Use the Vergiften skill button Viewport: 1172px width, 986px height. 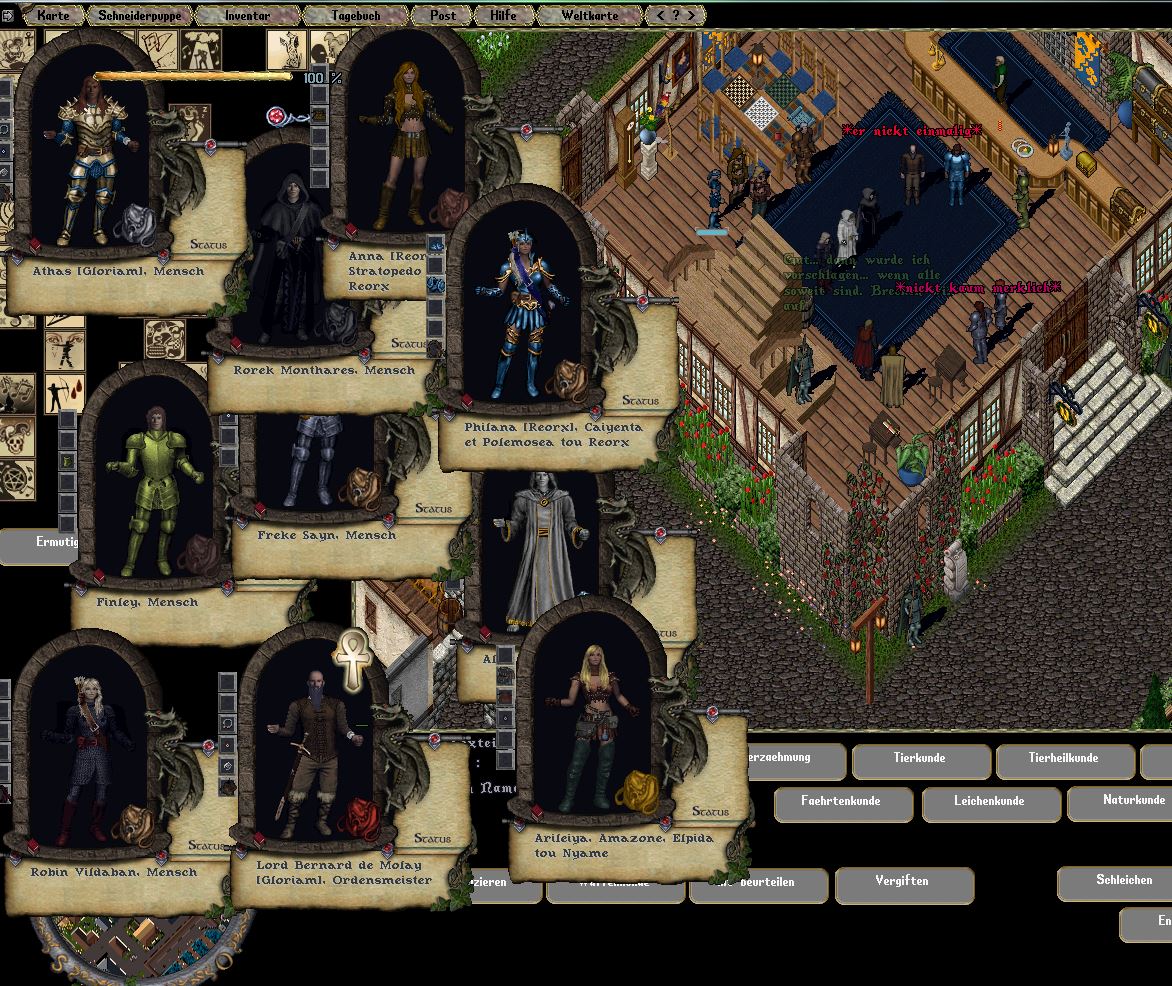[x=902, y=882]
